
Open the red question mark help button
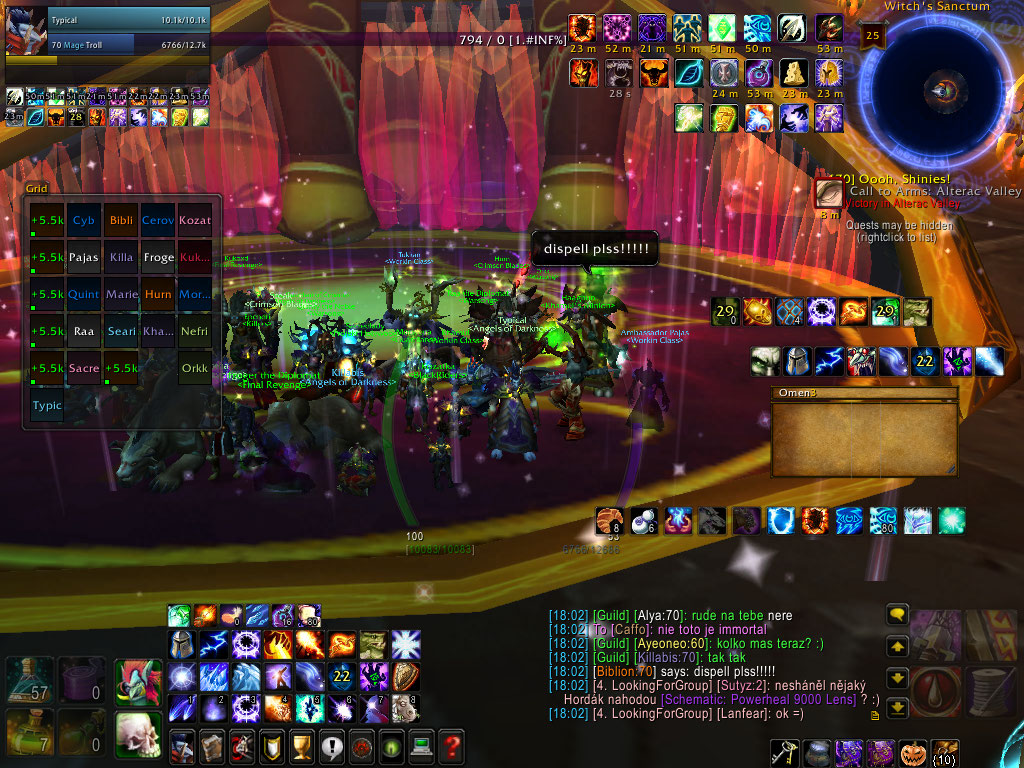(452, 745)
